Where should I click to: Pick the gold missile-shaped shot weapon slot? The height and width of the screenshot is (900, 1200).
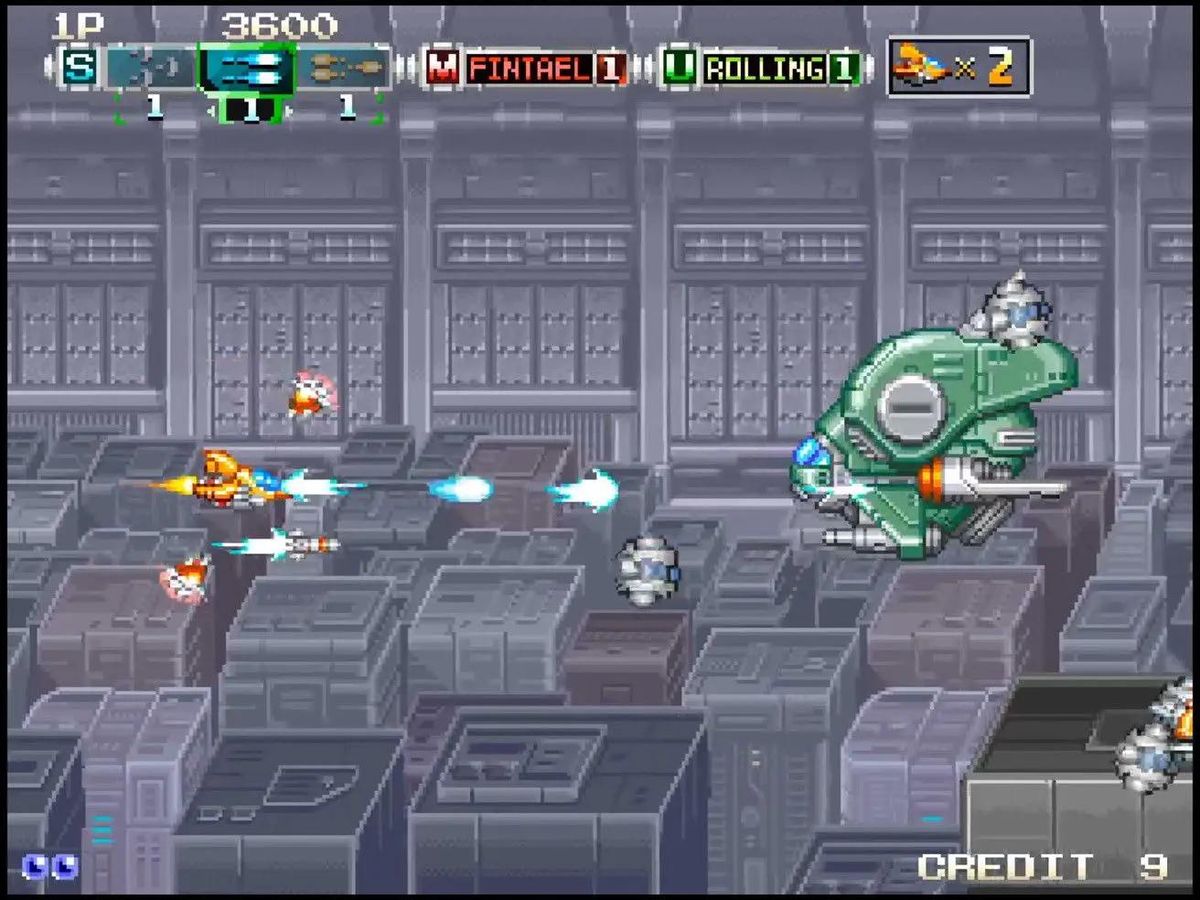345,68
